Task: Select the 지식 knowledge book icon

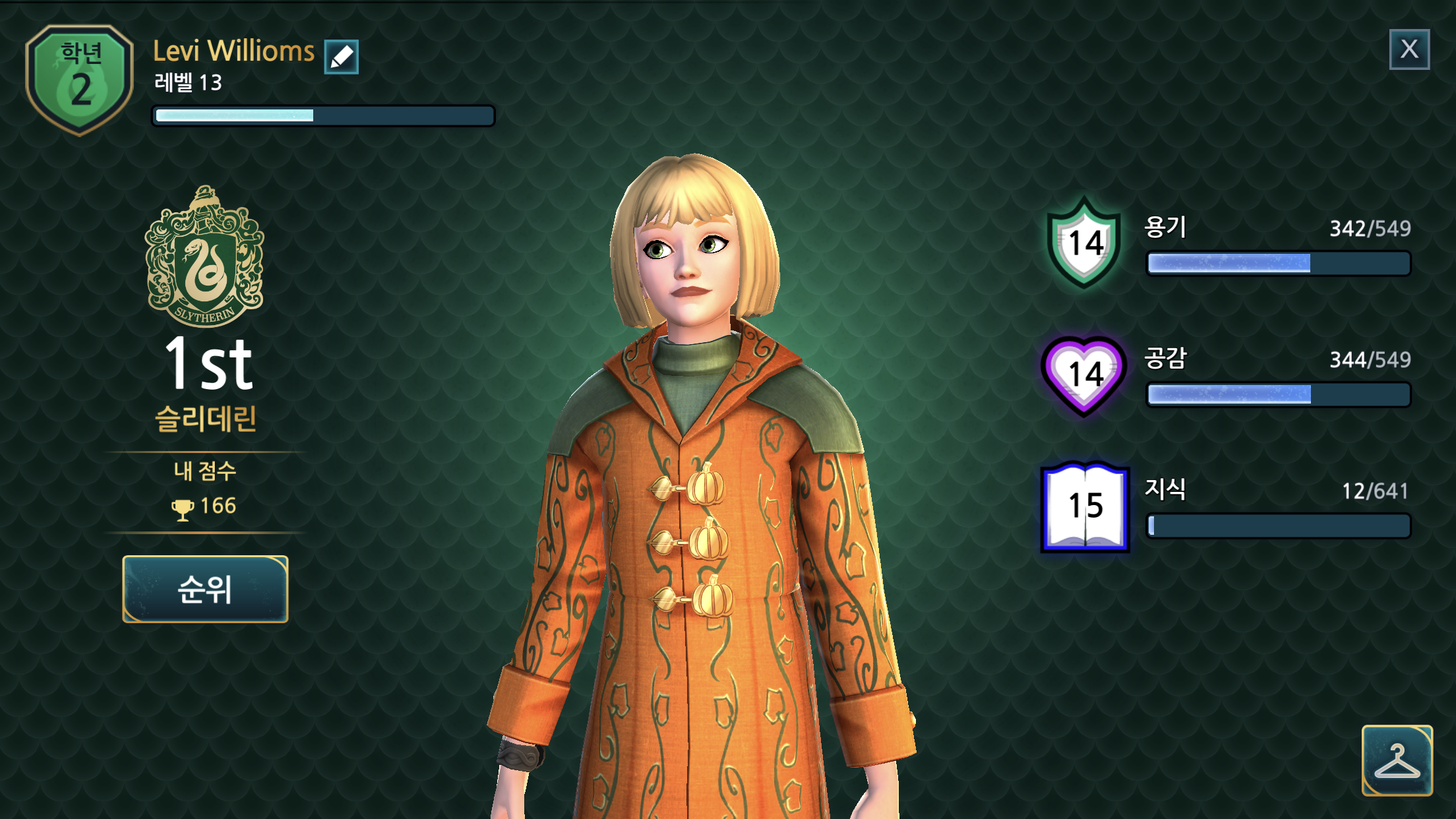Action: point(1085,506)
